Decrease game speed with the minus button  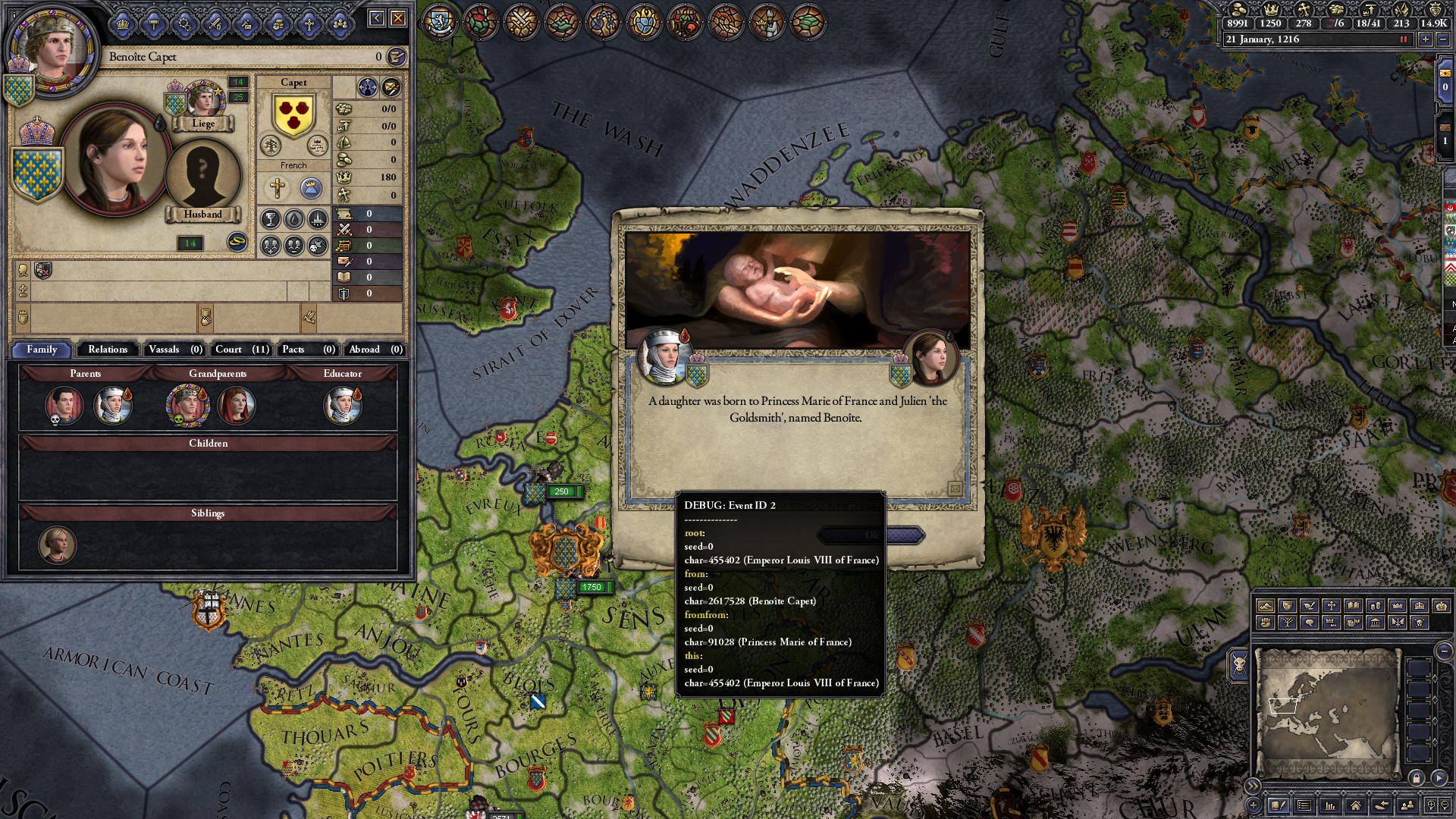[1442, 39]
